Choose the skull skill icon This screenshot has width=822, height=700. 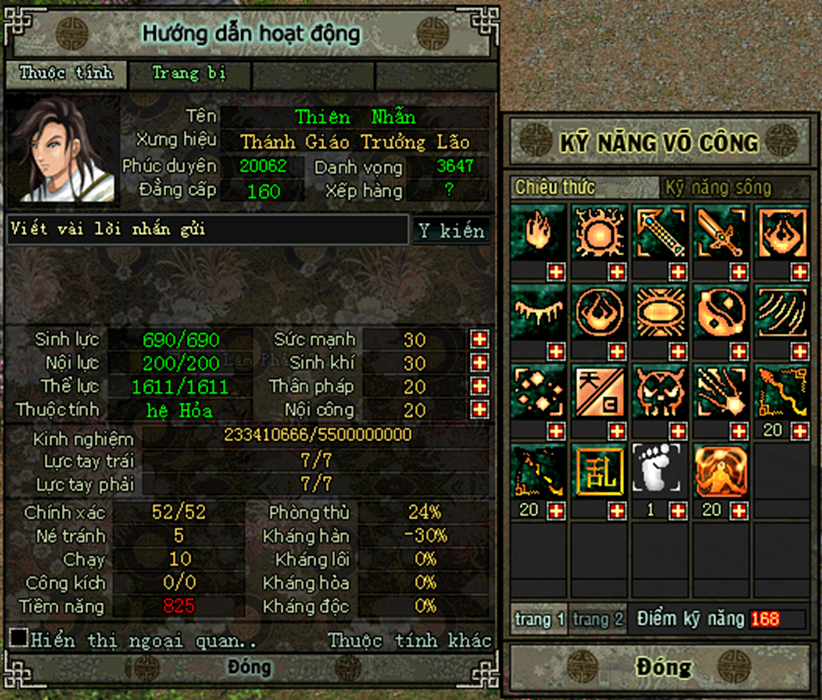(x=661, y=392)
